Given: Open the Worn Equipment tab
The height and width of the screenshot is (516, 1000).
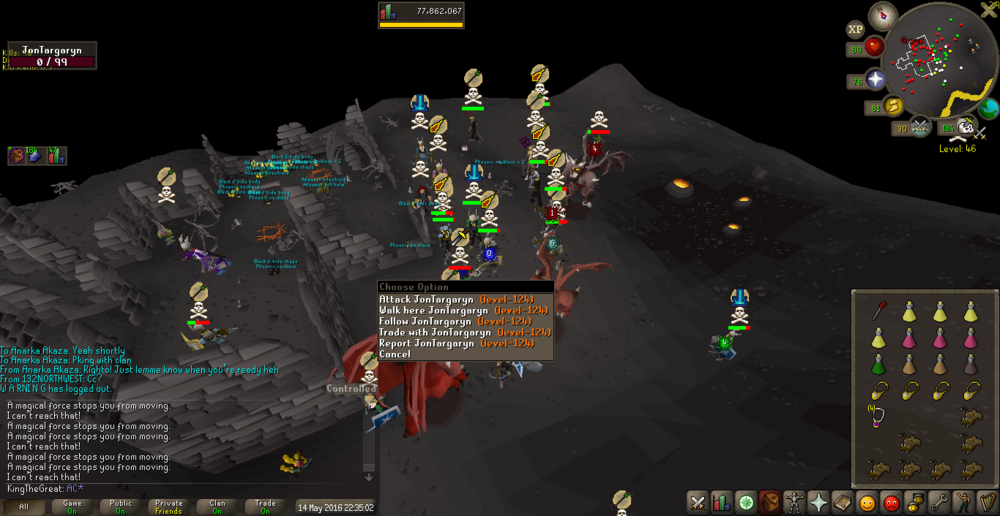Looking at the screenshot, I should [794, 503].
